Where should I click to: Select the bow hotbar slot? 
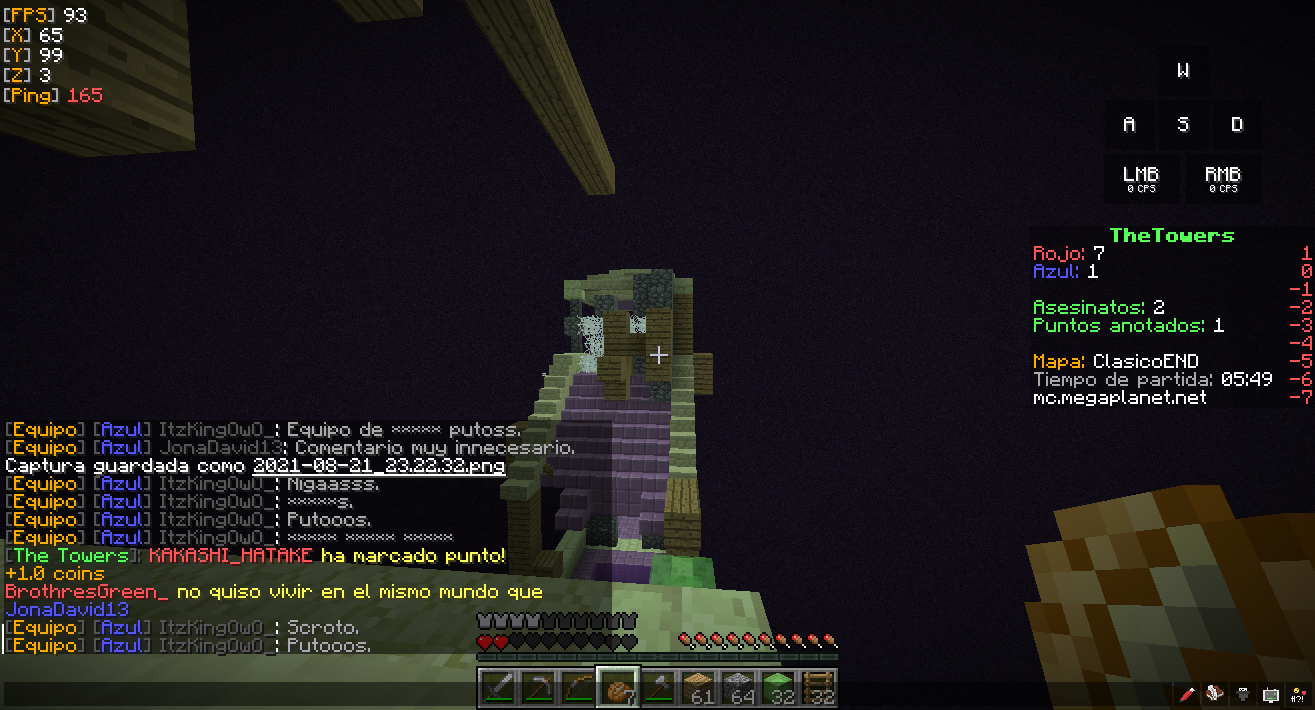coord(577,688)
